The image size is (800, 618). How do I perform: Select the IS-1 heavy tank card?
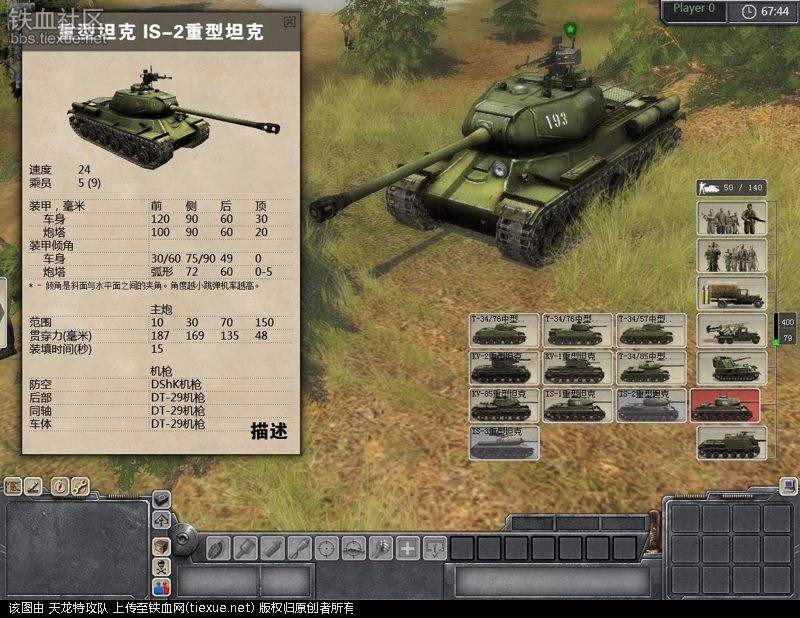[x=578, y=405]
